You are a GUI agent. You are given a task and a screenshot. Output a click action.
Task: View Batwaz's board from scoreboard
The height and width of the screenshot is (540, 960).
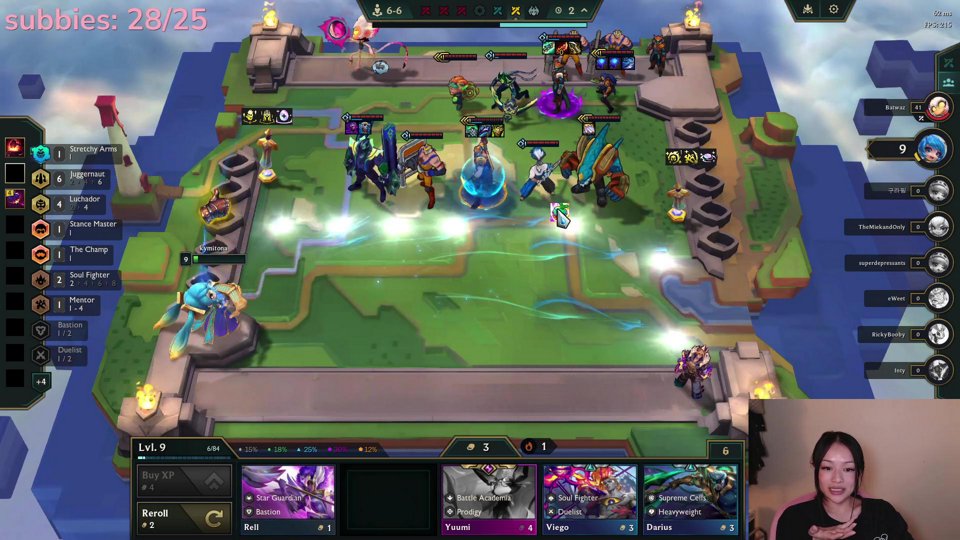(x=938, y=107)
